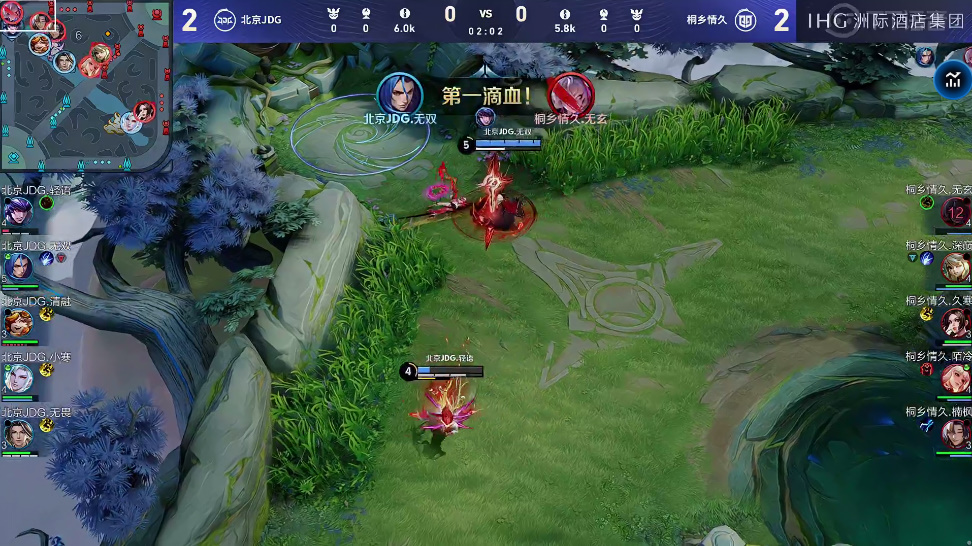Select the small hero avatar above the chart button

click(x=925, y=56)
